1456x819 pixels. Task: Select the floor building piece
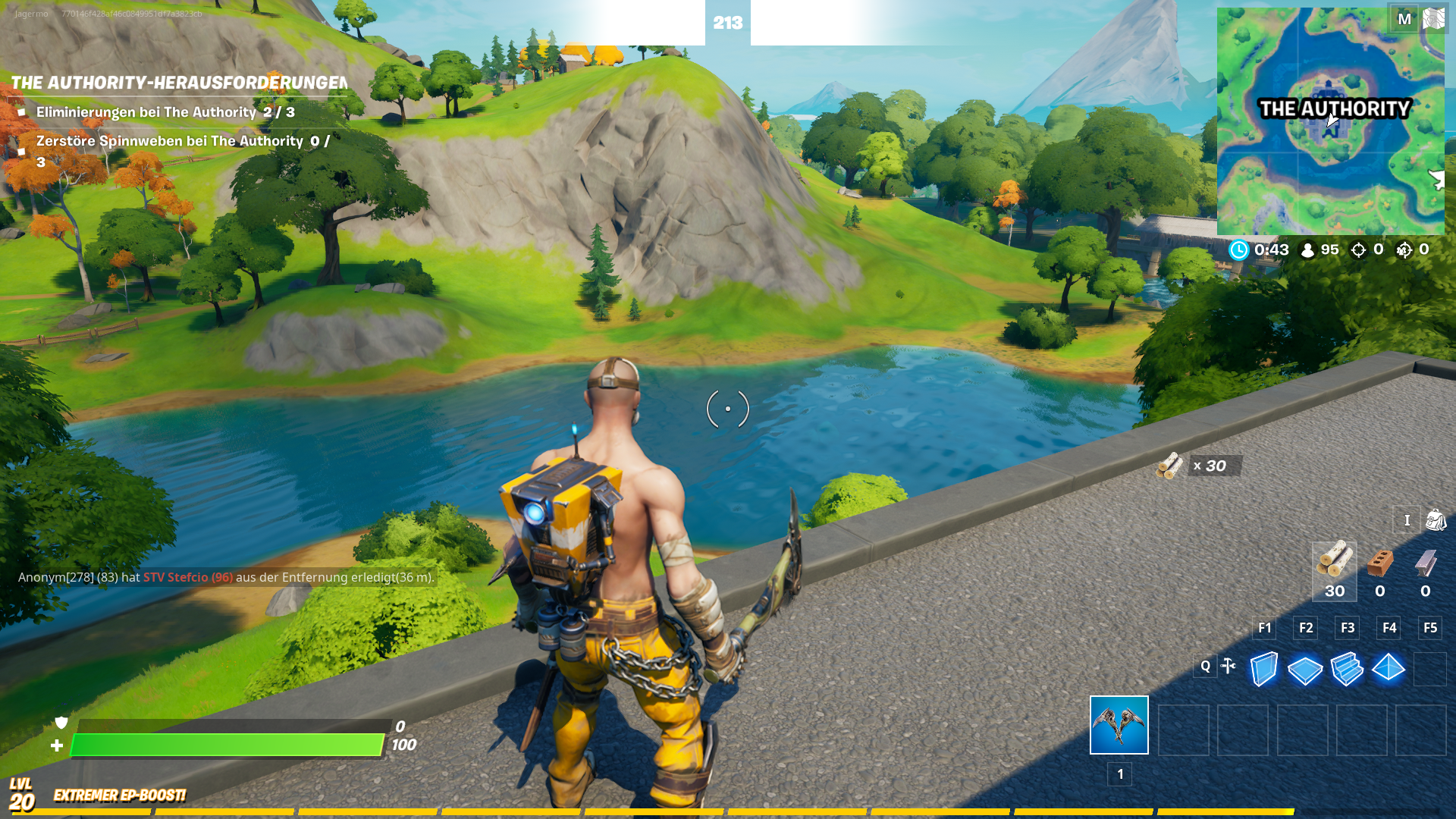point(1305,670)
